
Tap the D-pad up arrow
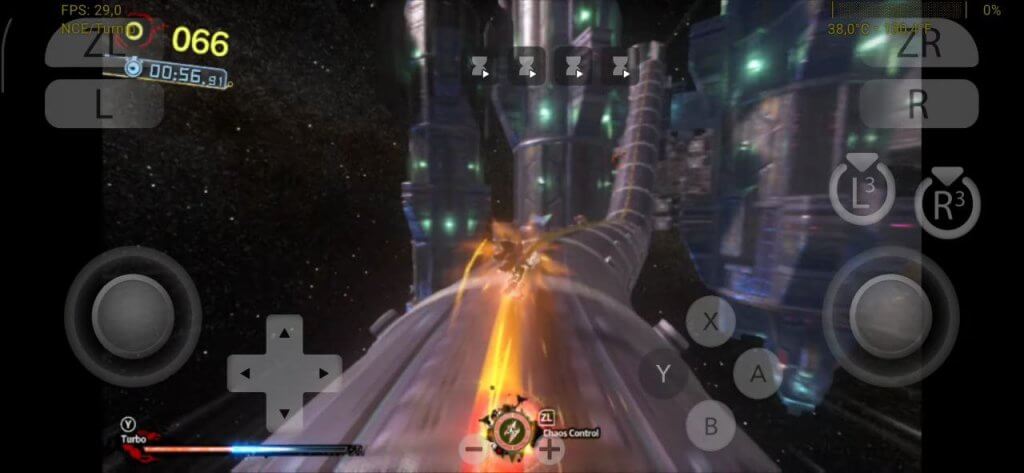(x=285, y=332)
